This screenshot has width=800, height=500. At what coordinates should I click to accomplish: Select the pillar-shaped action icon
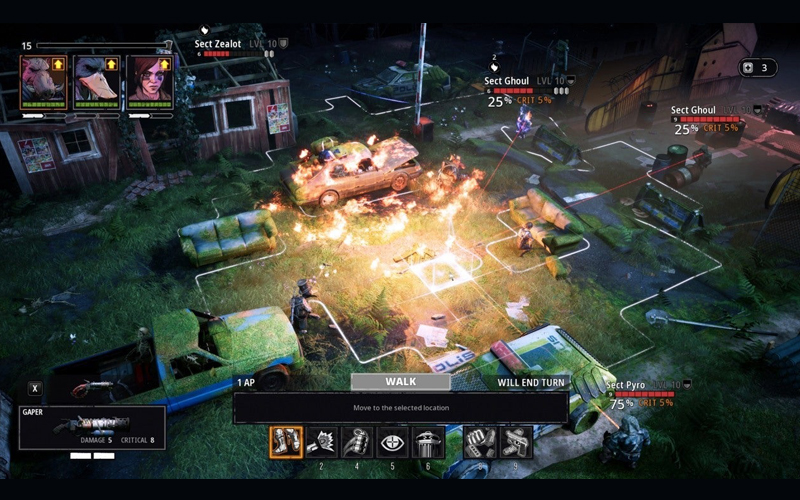click(x=428, y=442)
